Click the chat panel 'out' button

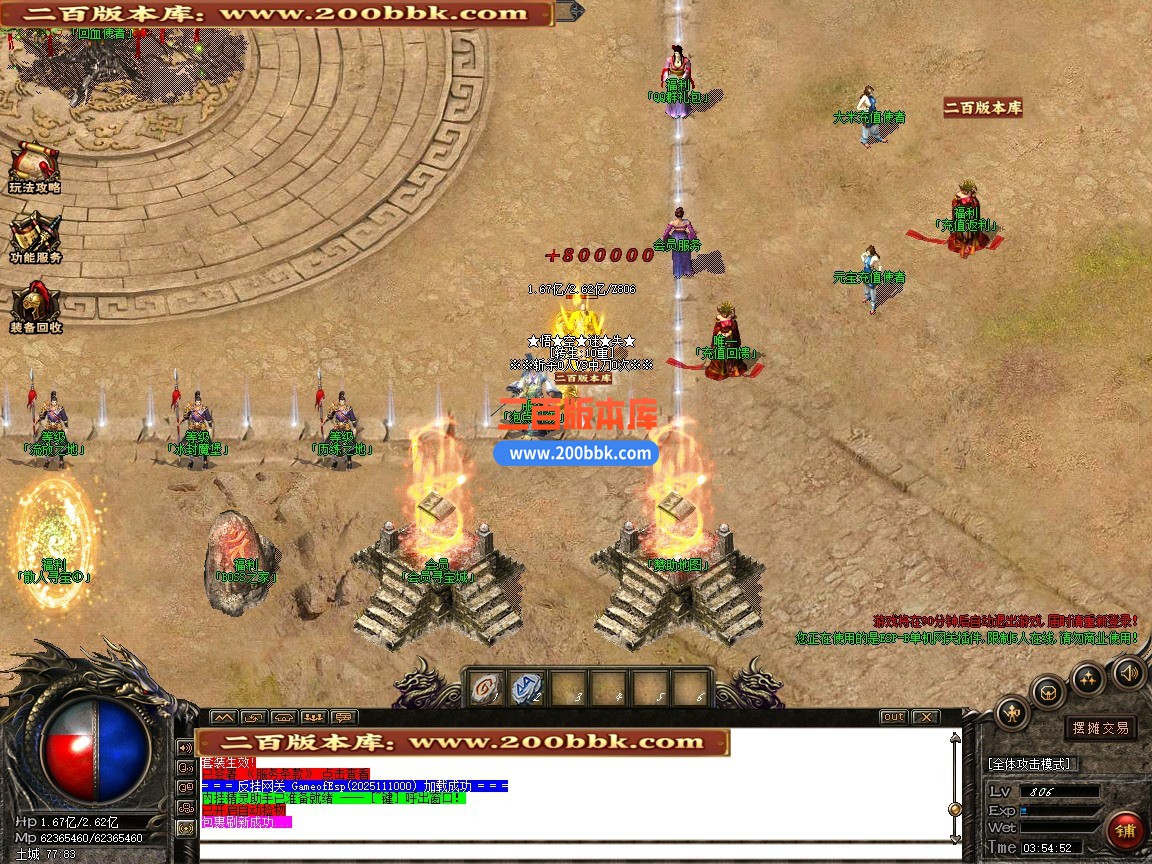(893, 717)
